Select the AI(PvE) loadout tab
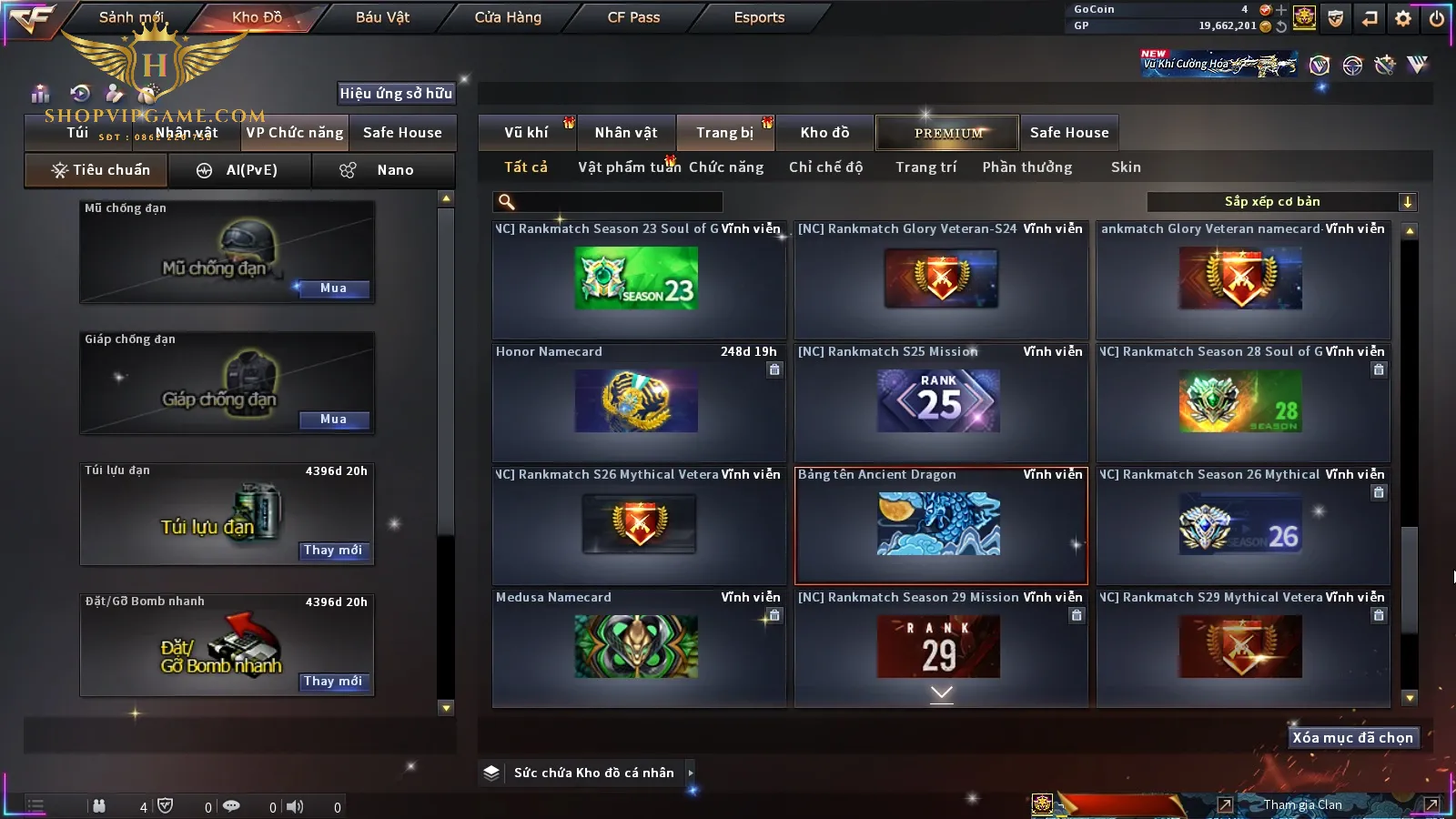 pyautogui.click(x=240, y=170)
